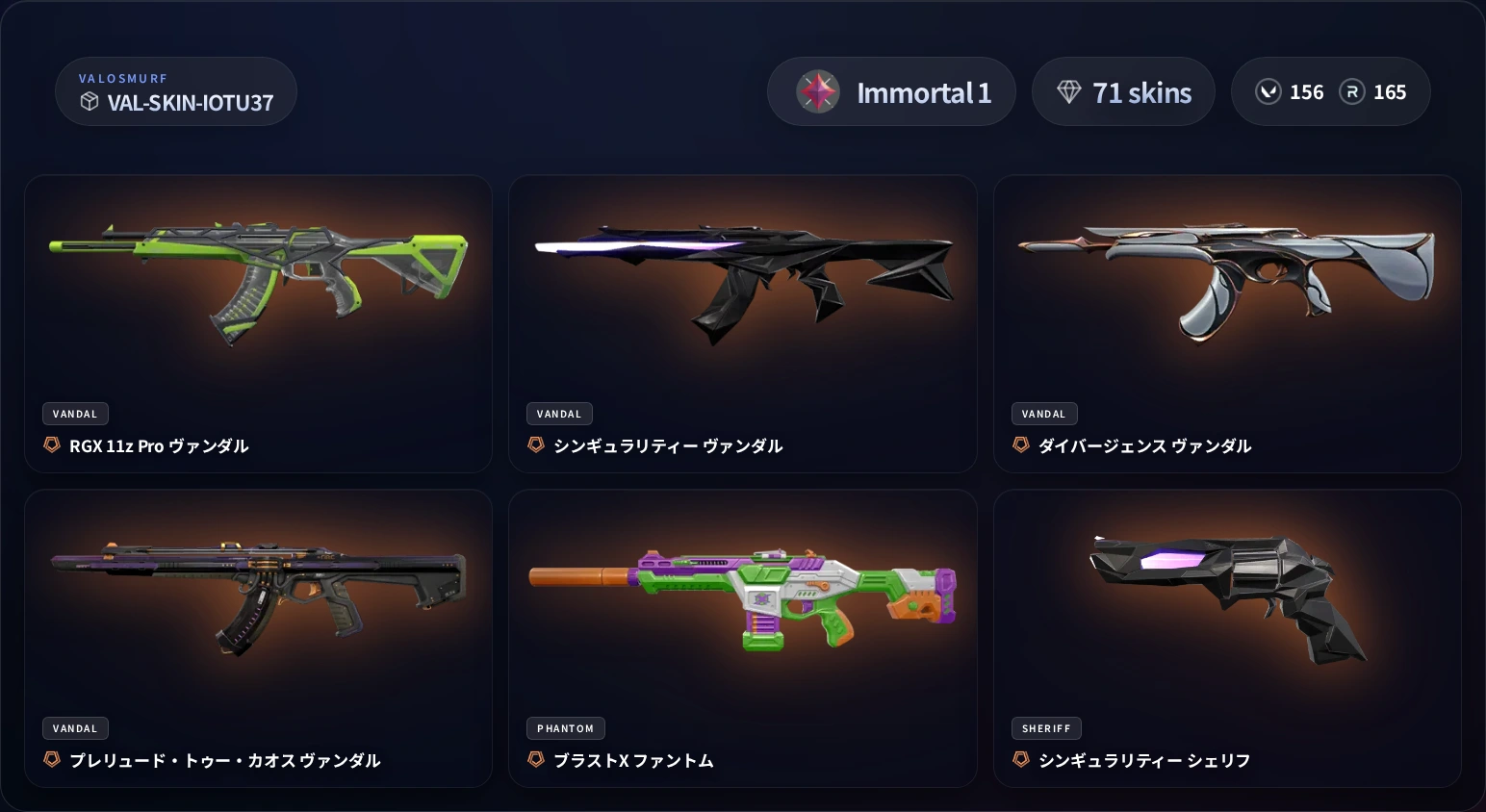Click the SHERIFF badge on the Singularity card

pyautogui.click(x=1046, y=728)
